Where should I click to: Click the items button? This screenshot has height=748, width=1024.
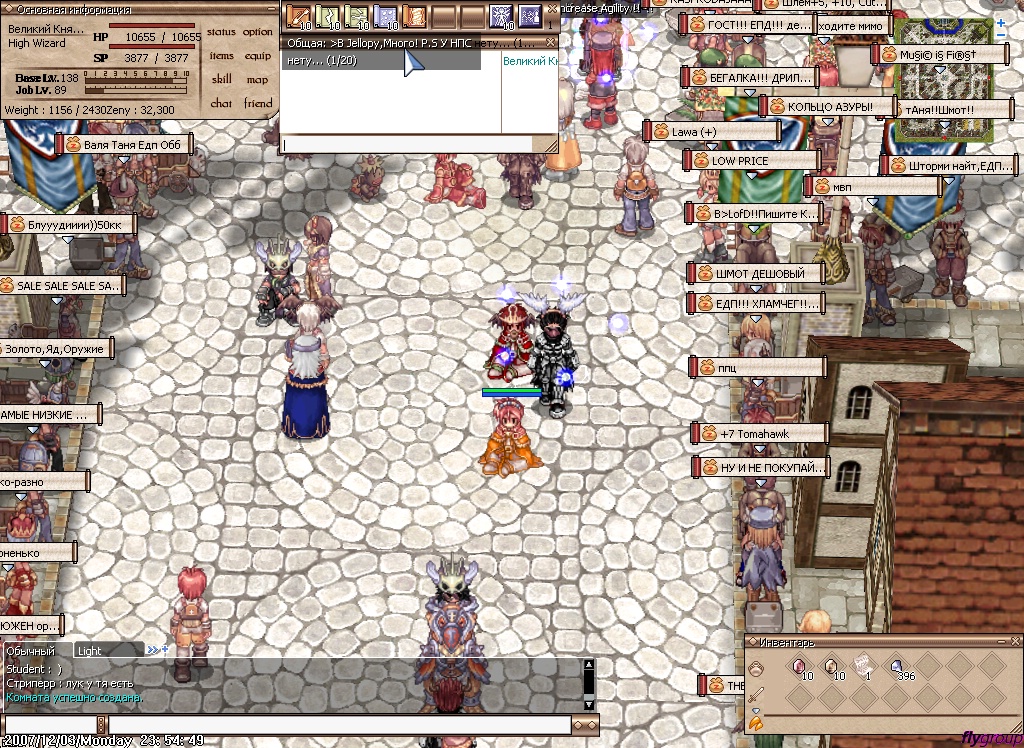coord(221,57)
